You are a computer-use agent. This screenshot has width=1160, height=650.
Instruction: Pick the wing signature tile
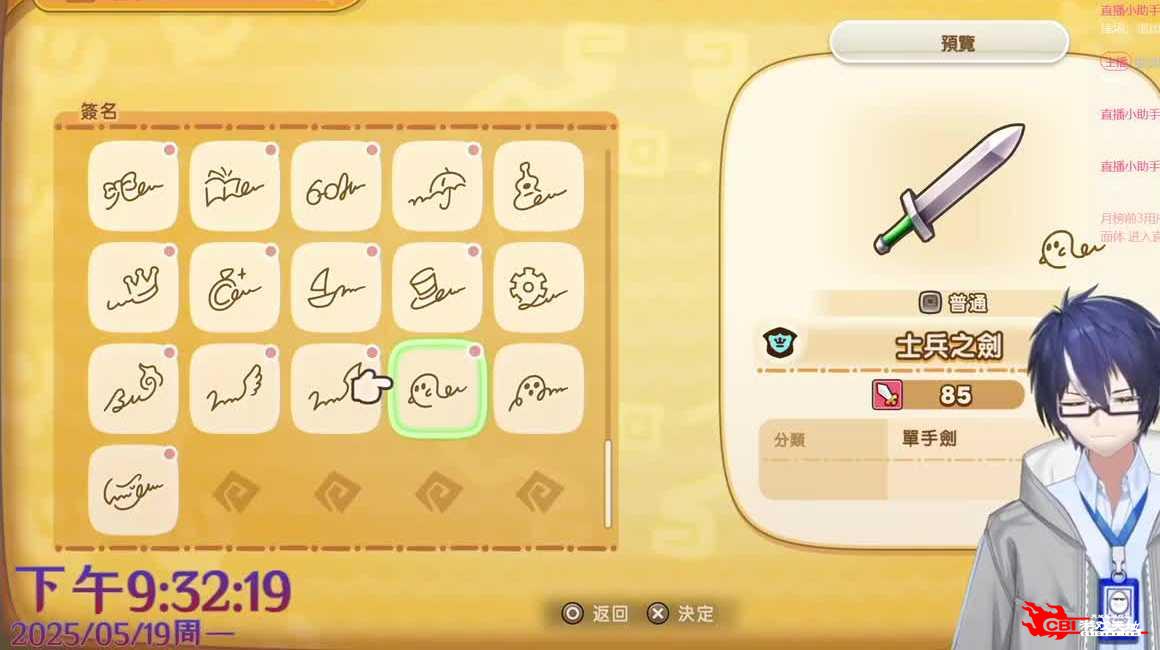tap(235, 388)
